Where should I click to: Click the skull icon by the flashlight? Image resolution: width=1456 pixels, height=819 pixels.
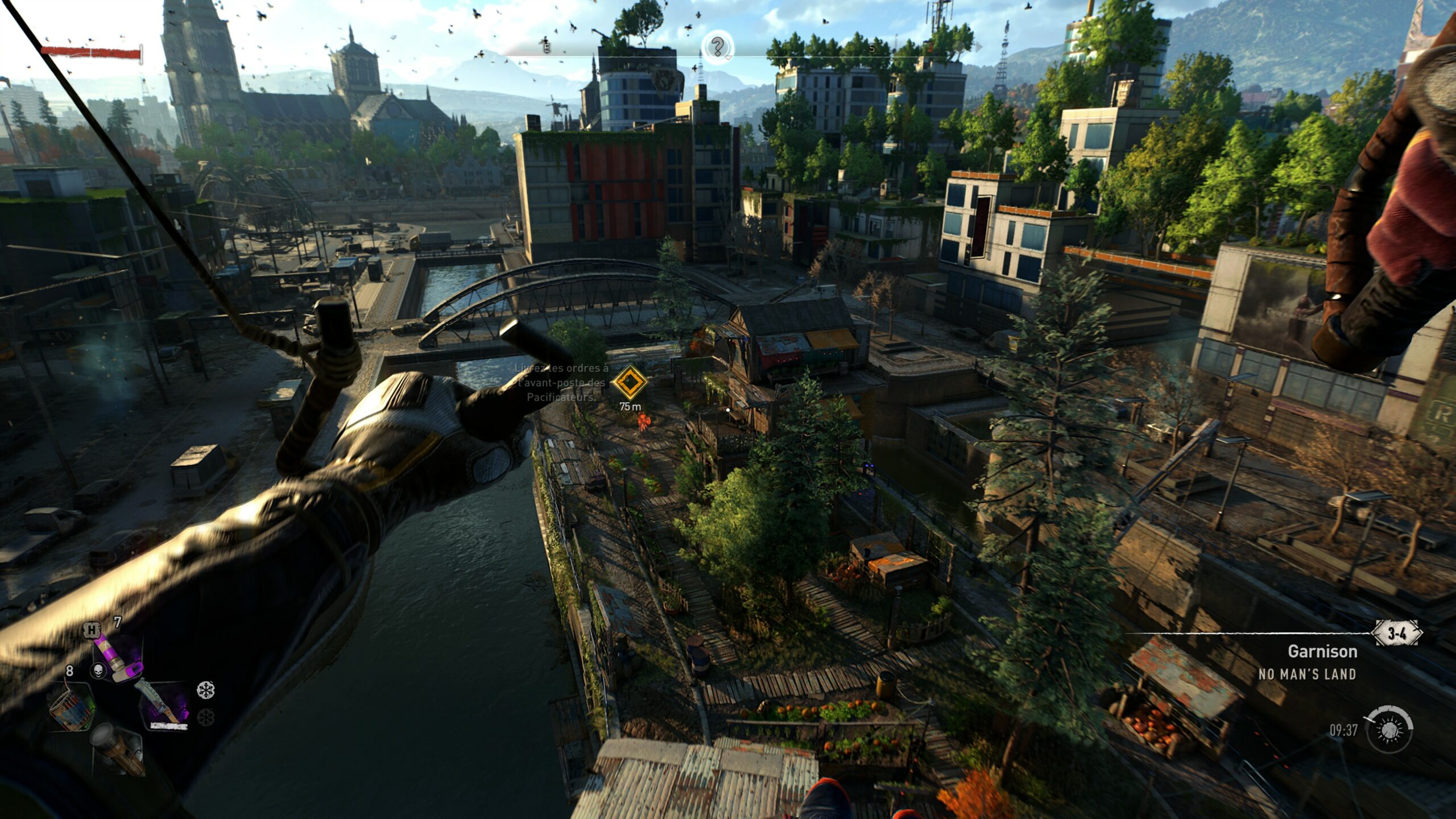click(x=98, y=672)
